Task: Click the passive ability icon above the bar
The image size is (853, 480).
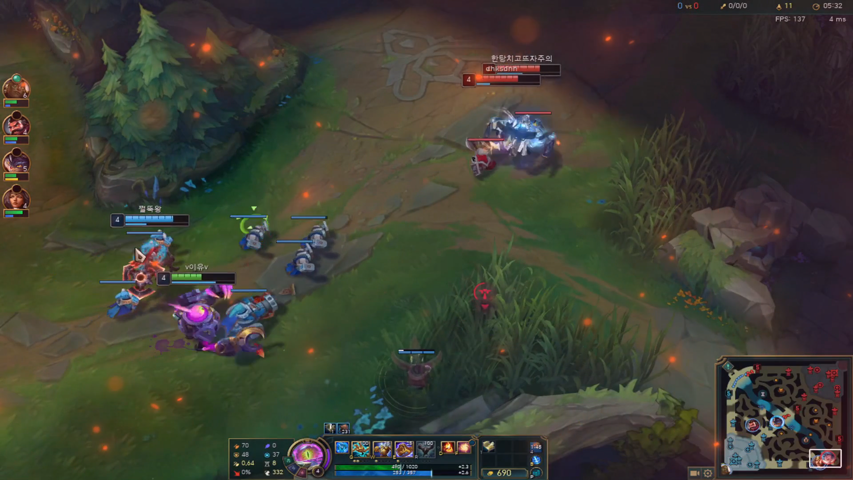Action: 342,448
